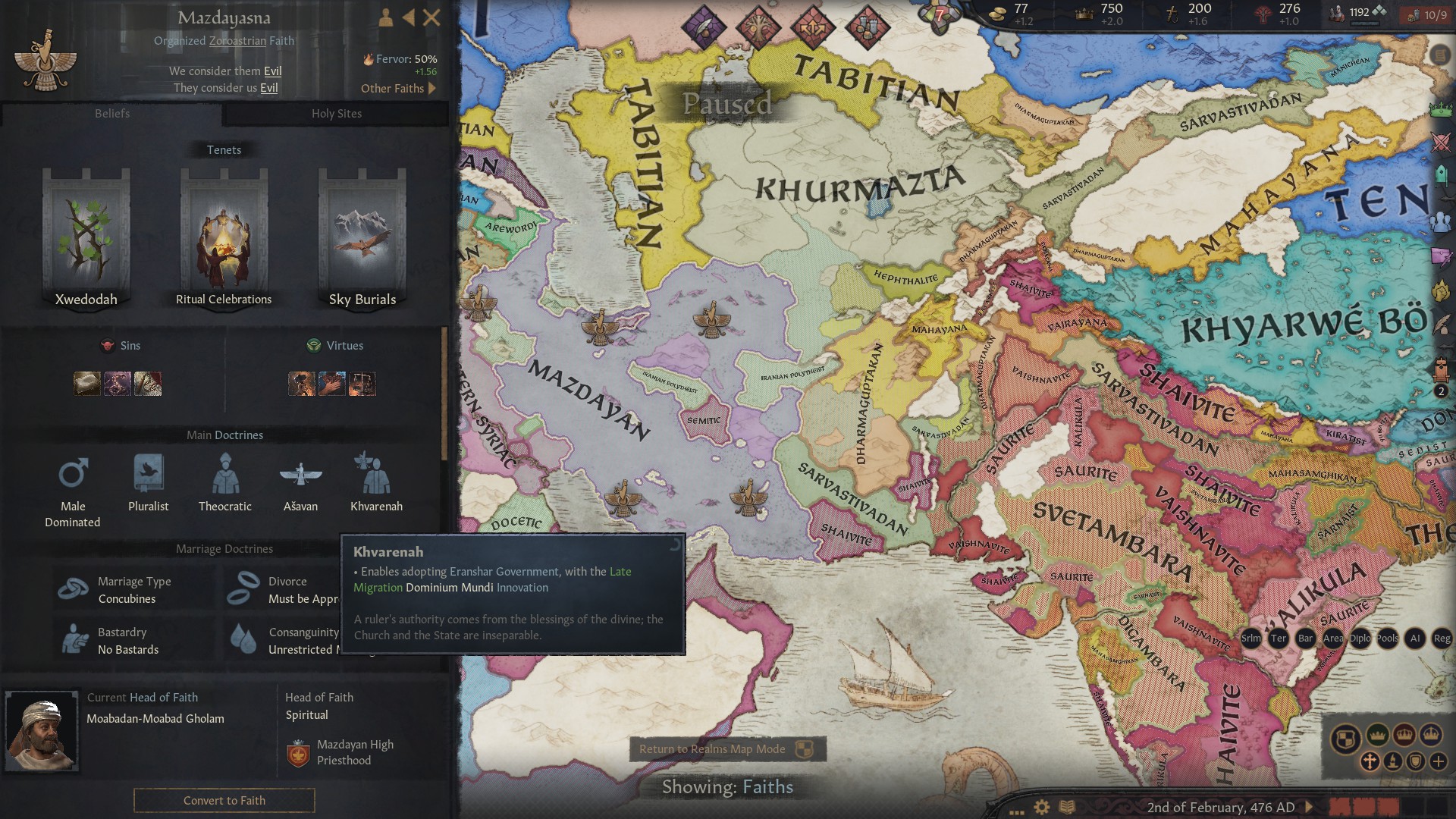Toggle the Diplo map overlay

pyautogui.click(x=1360, y=639)
